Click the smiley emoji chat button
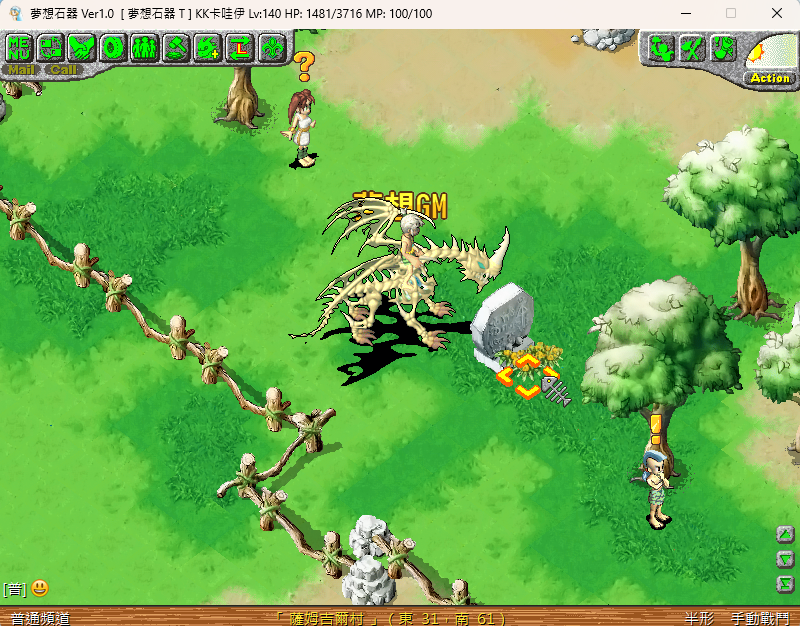800x626 pixels. (x=40, y=589)
